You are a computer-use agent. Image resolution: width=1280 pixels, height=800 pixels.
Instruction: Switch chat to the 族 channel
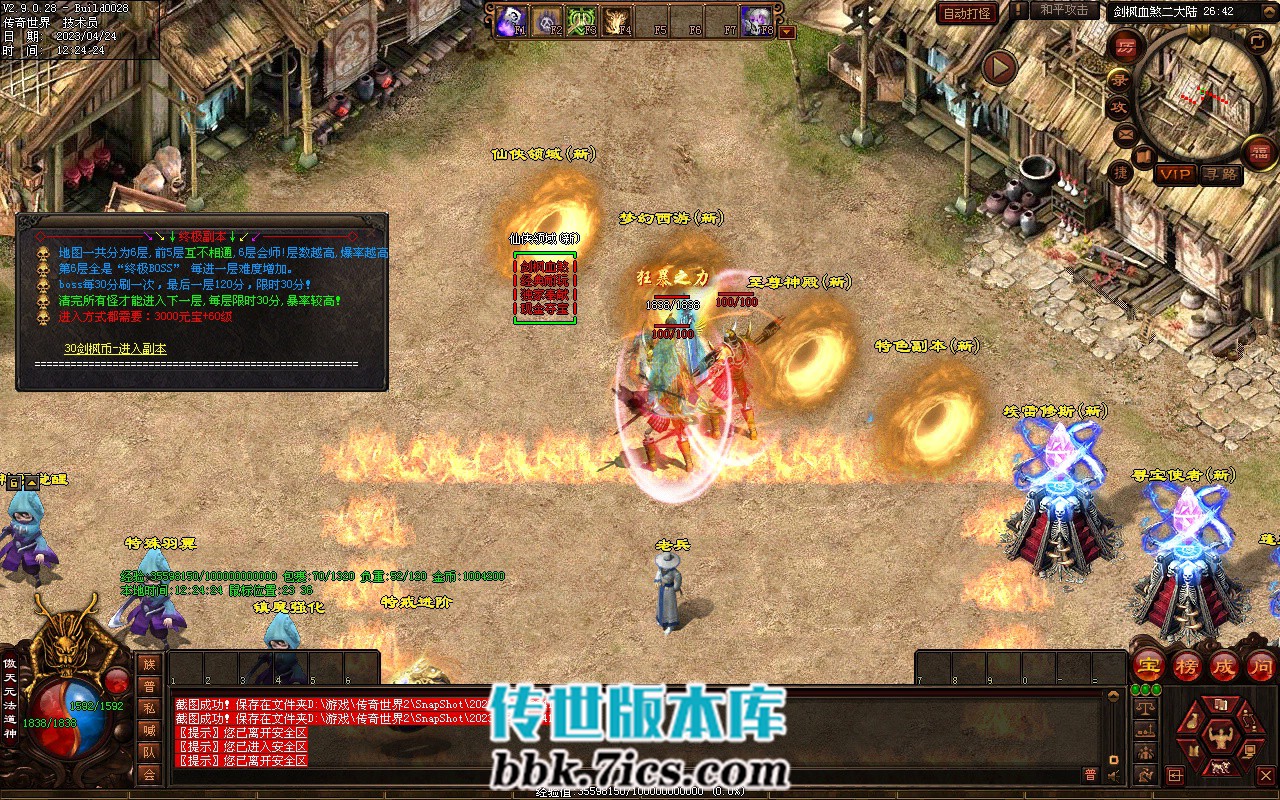[149, 664]
